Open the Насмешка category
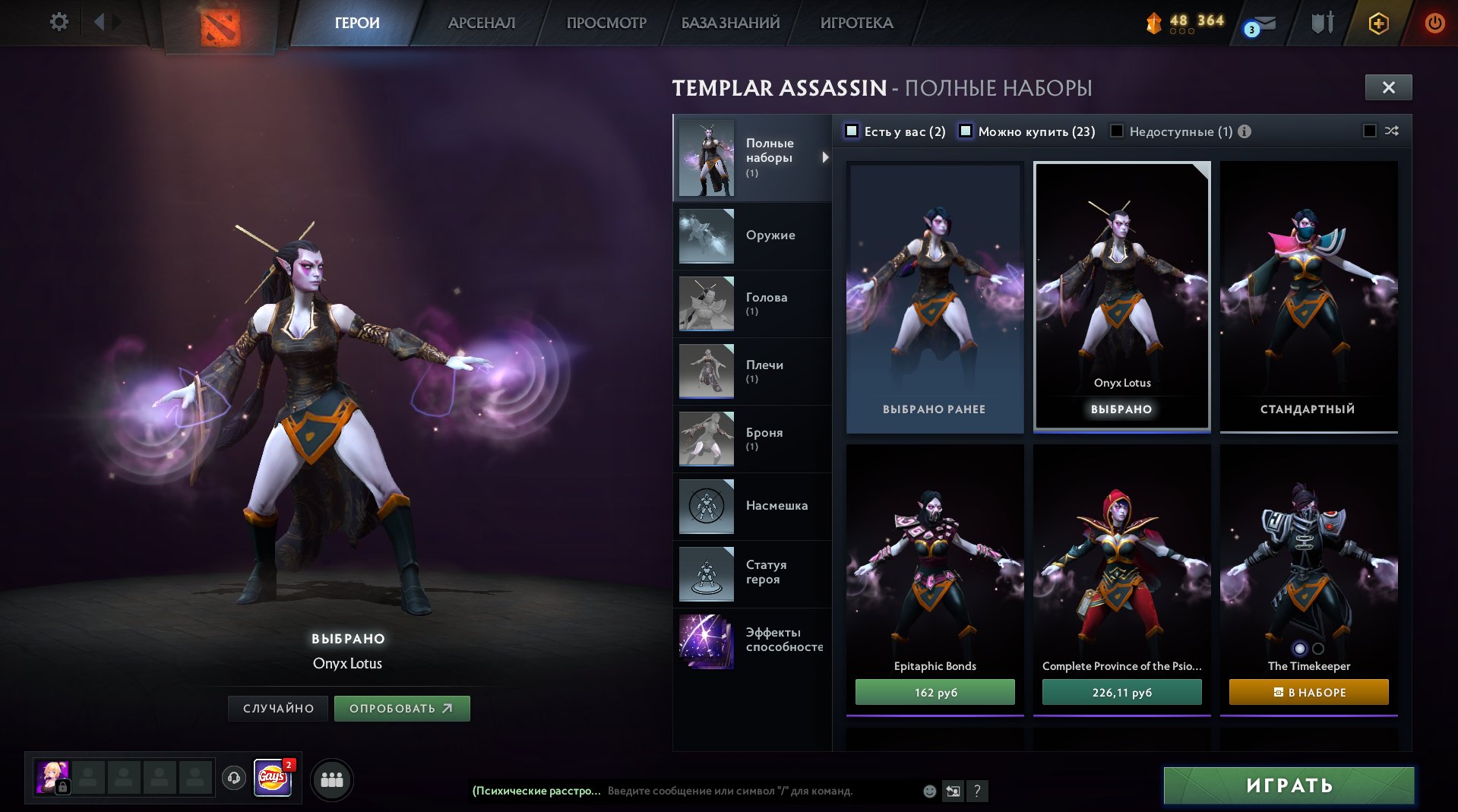Screen dimensions: 1458x812 click(752, 506)
